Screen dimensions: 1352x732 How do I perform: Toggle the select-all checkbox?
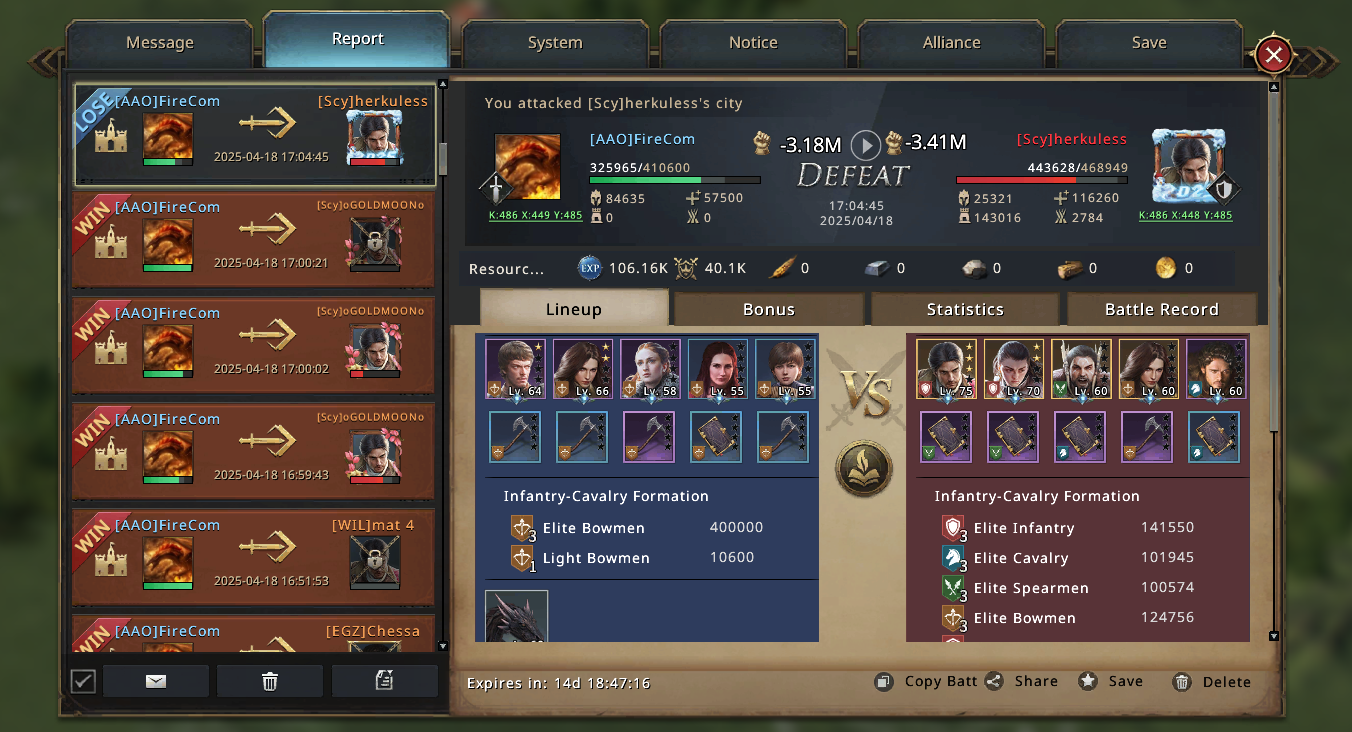click(83, 681)
